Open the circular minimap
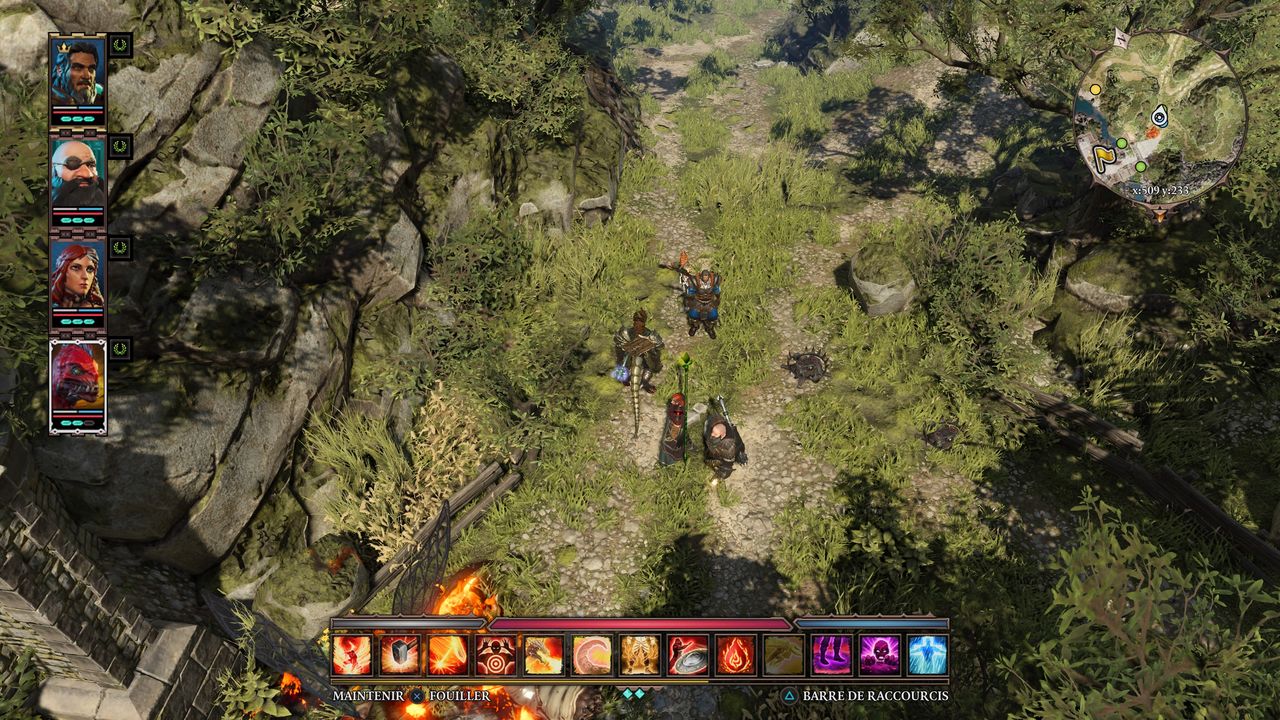This screenshot has width=1280, height=720. 1159,119
